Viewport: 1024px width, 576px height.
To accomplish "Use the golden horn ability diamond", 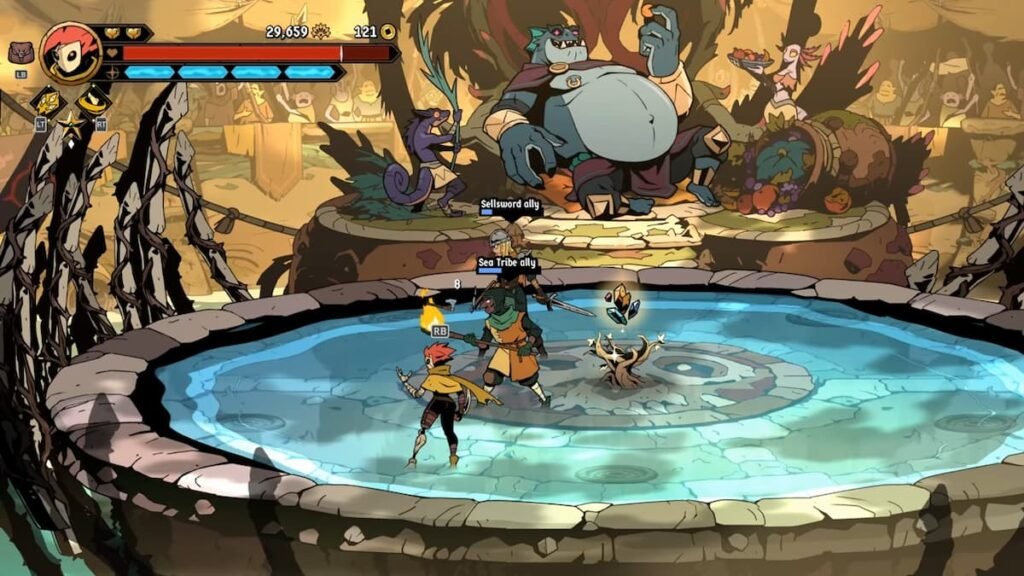I will 93,100.
